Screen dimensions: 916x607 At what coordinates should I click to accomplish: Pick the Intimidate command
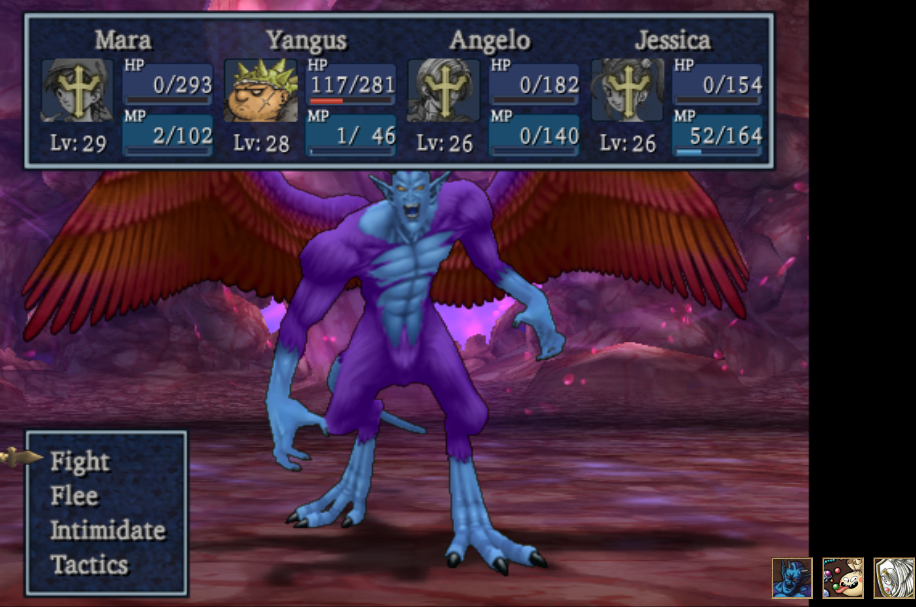pos(107,530)
